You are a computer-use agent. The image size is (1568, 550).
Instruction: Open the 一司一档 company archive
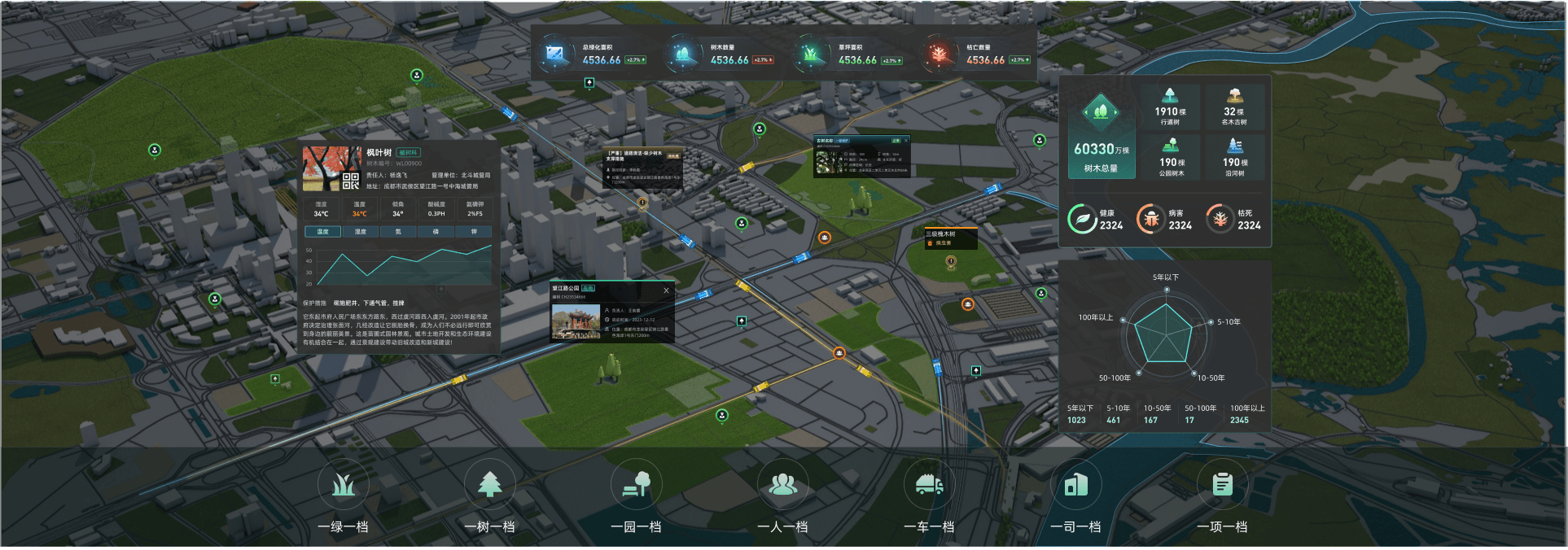1075,486
